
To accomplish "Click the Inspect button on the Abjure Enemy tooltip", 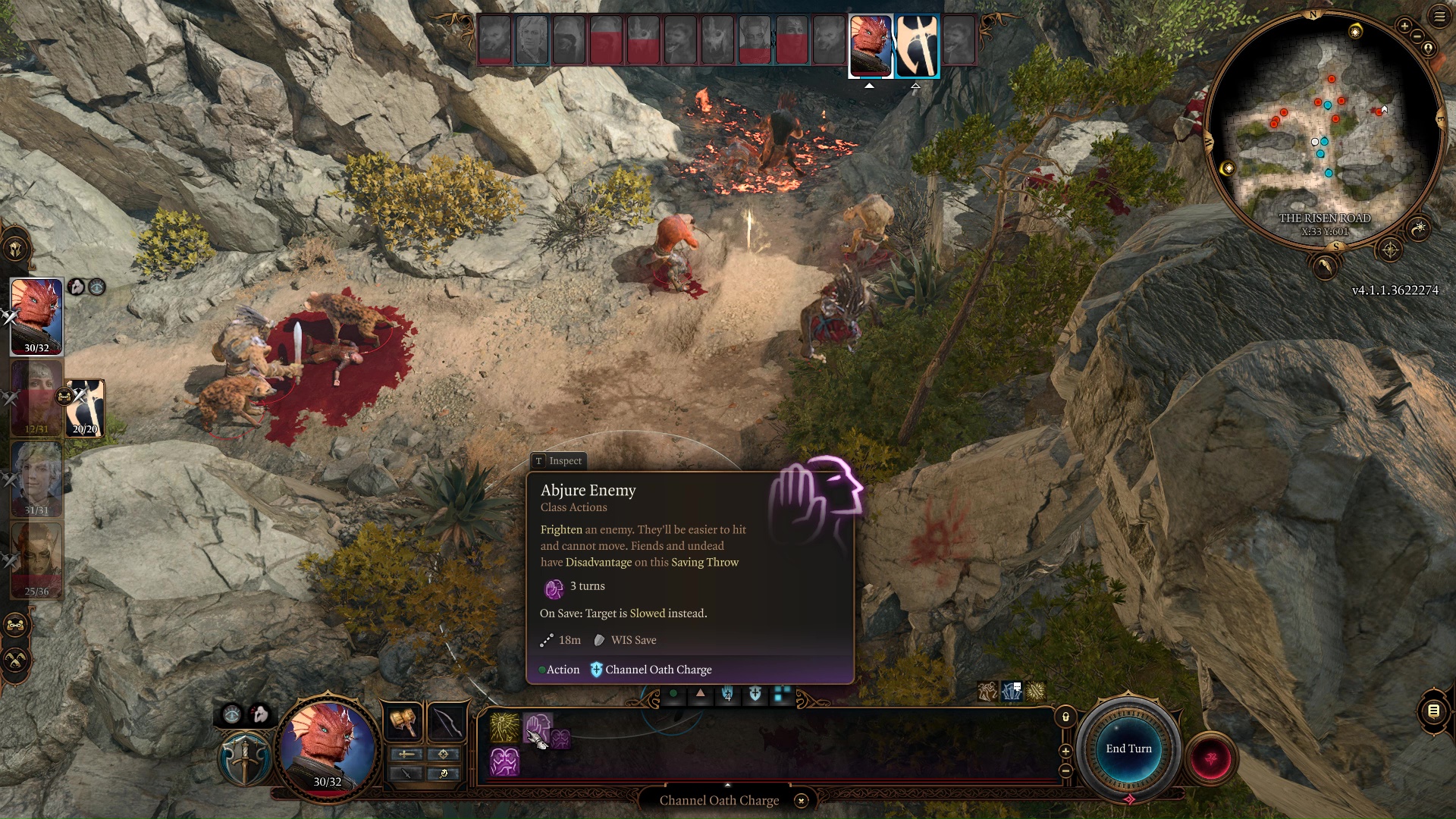I will click(x=559, y=461).
